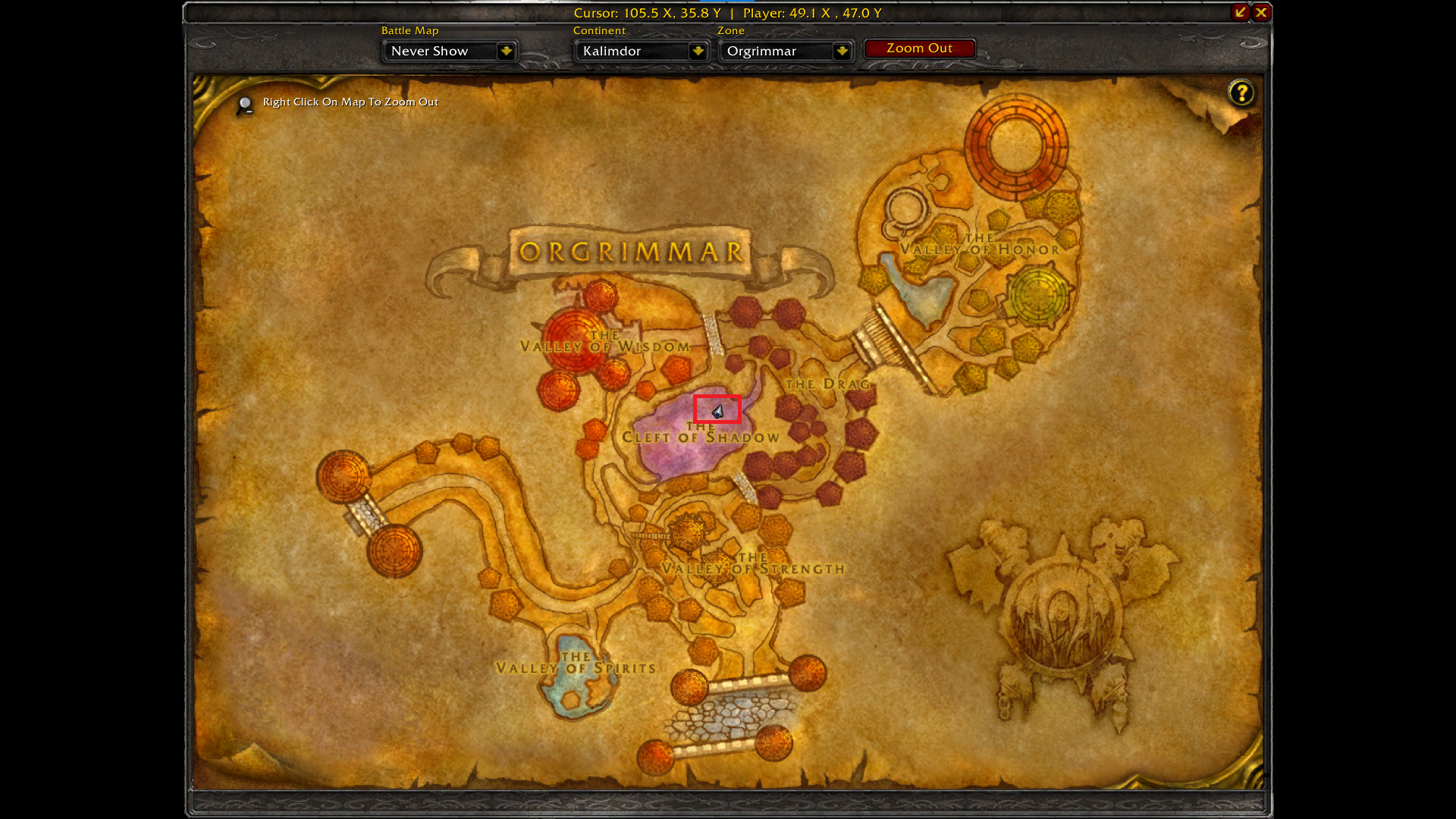Screen dimensions: 1456x819
Task: Open the Continent dropdown showing Kalimdor
Action: (x=698, y=52)
